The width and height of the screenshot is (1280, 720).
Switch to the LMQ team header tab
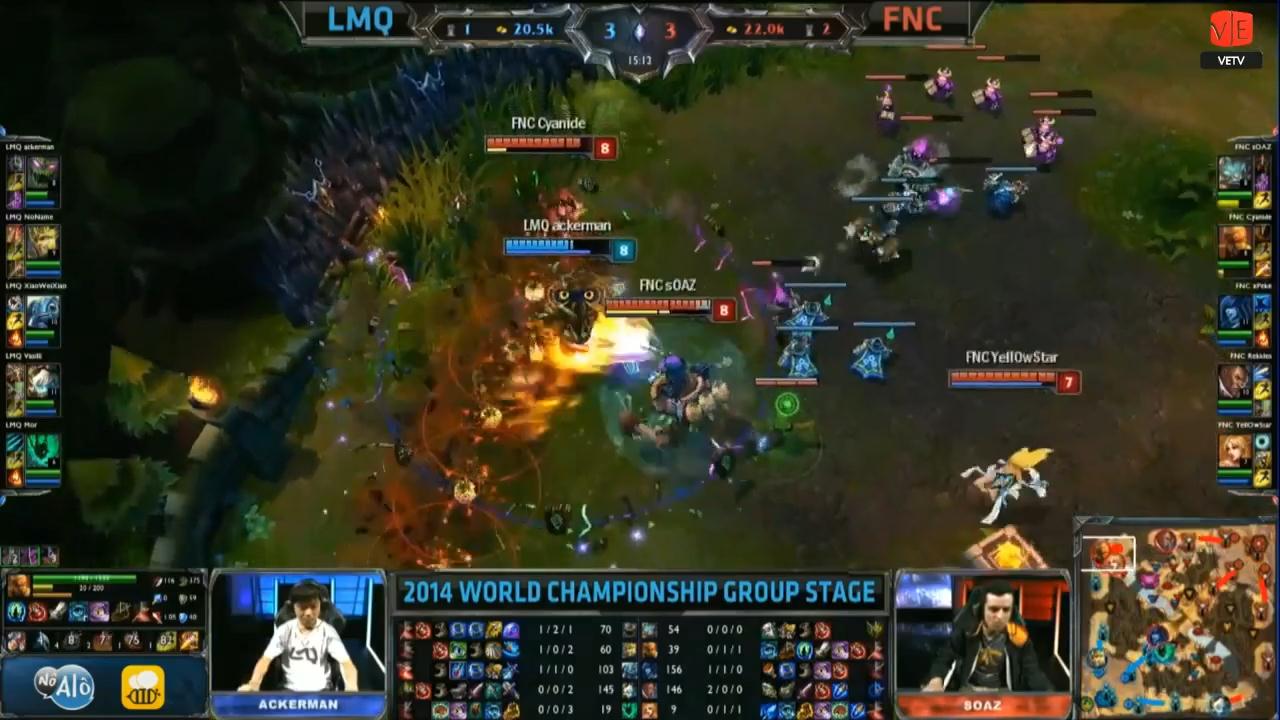pyautogui.click(x=358, y=20)
